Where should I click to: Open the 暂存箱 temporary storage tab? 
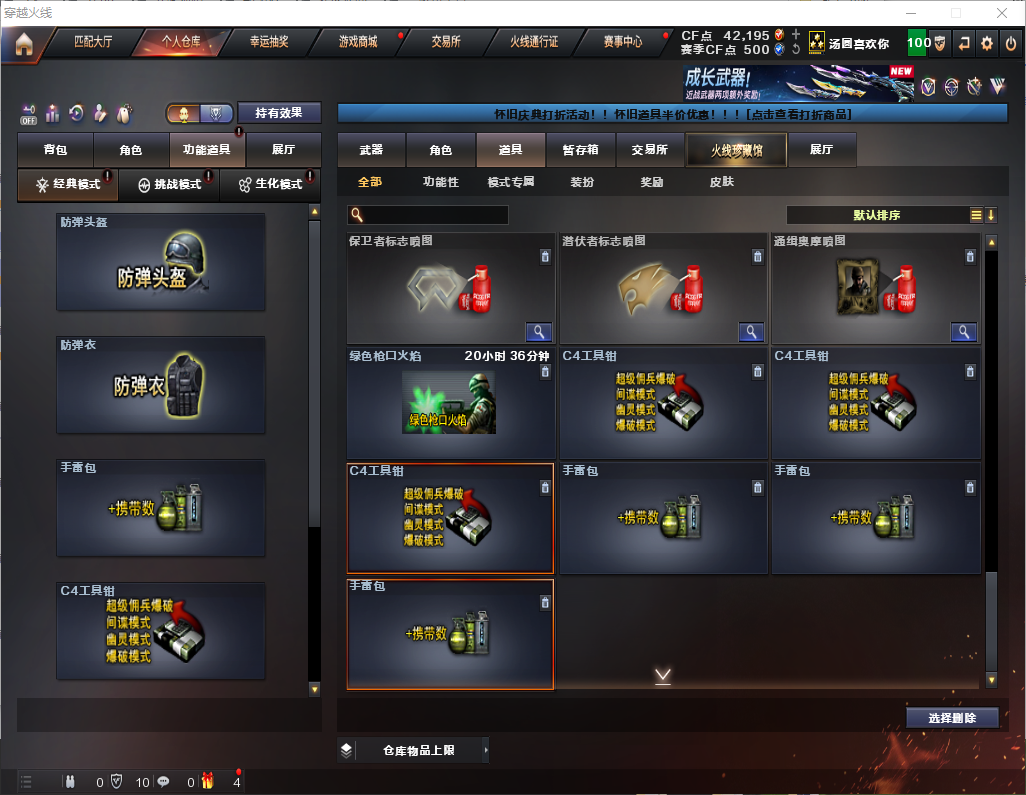pyautogui.click(x=580, y=150)
